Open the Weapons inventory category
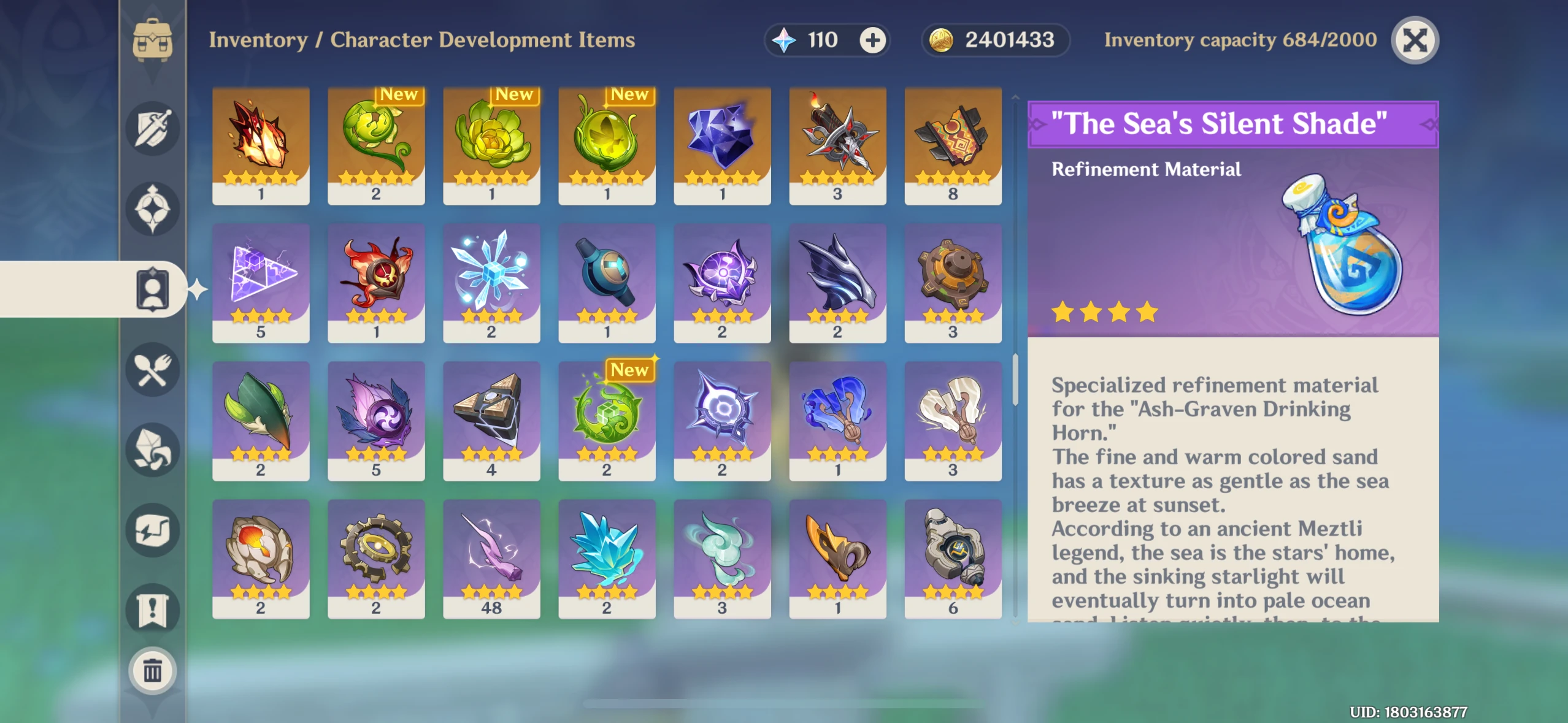The width and height of the screenshot is (1568, 723). pos(153,127)
